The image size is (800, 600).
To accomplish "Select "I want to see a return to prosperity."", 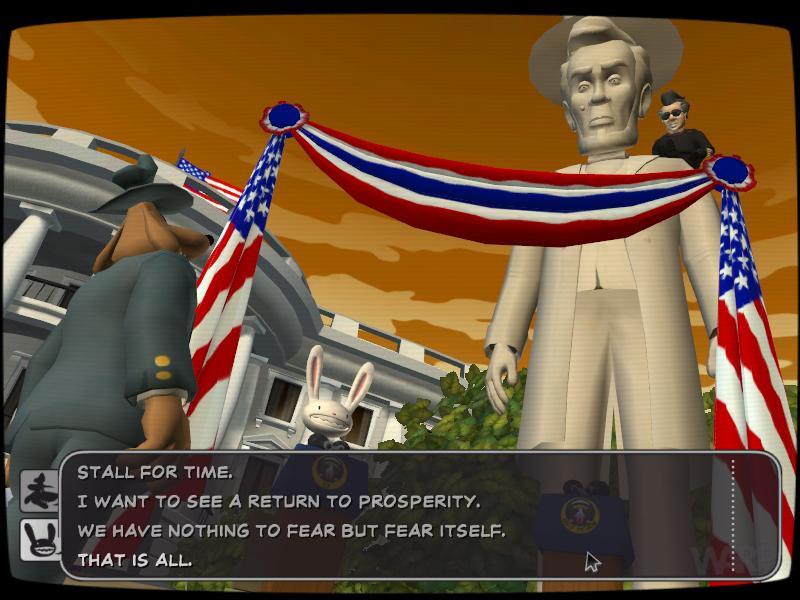I will 280,502.
